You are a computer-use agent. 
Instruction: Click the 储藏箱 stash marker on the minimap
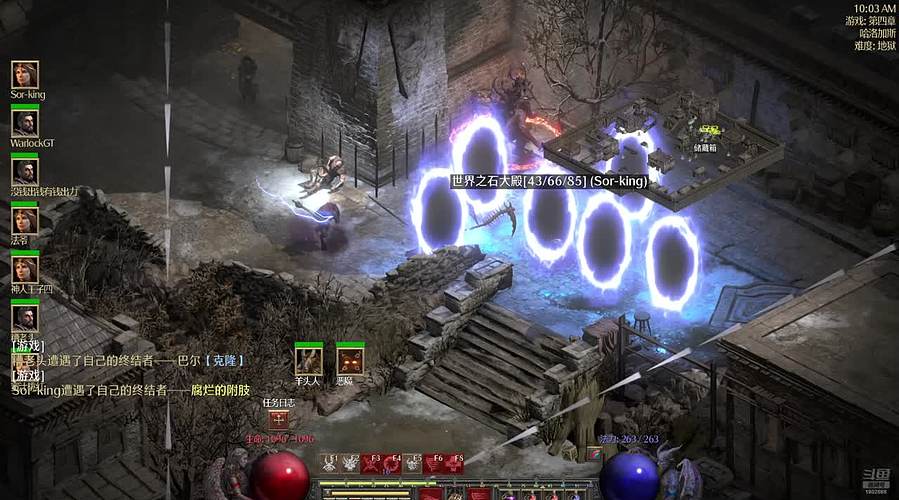[x=708, y=131]
